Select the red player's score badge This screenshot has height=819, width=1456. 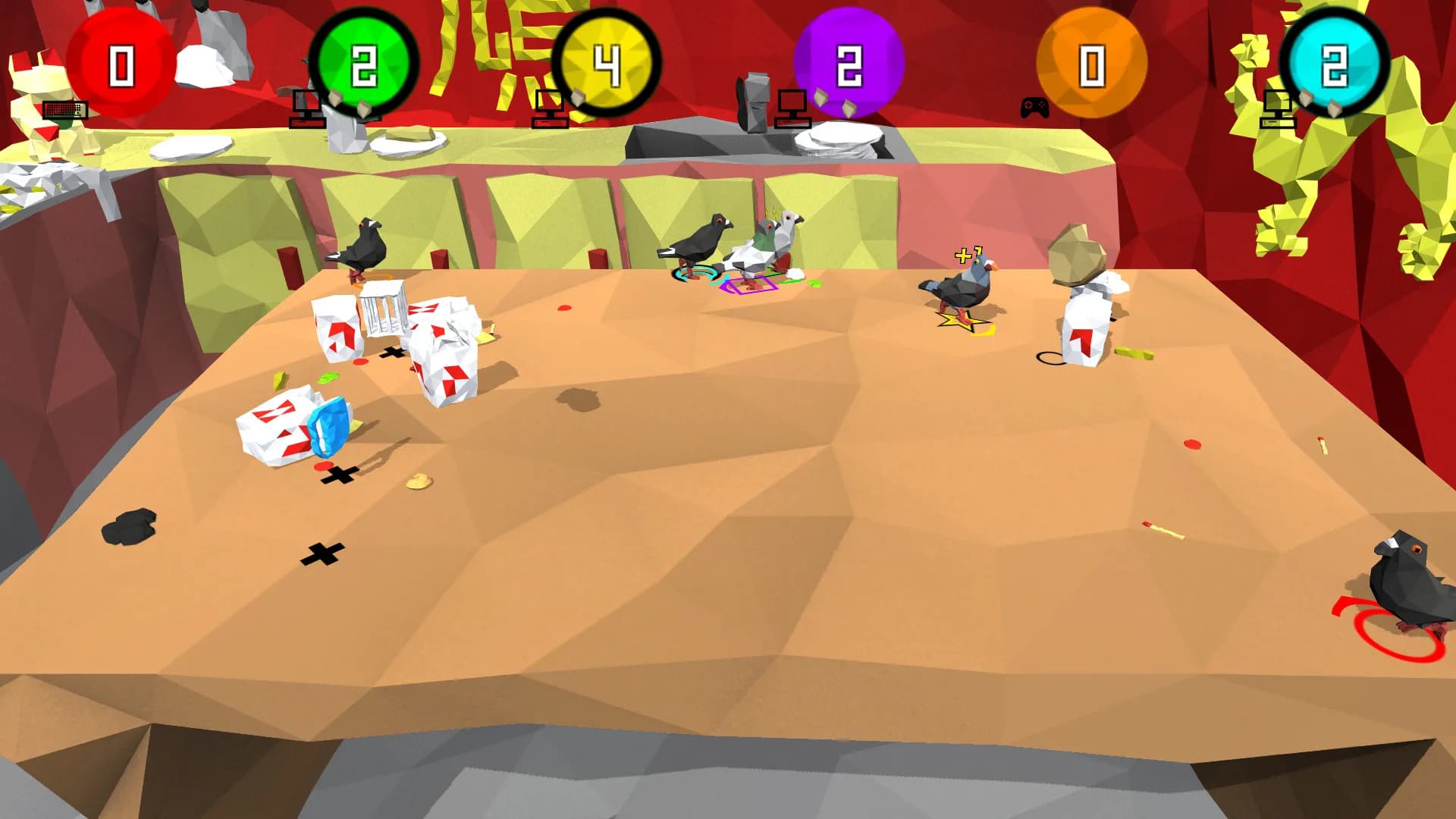tap(121, 64)
